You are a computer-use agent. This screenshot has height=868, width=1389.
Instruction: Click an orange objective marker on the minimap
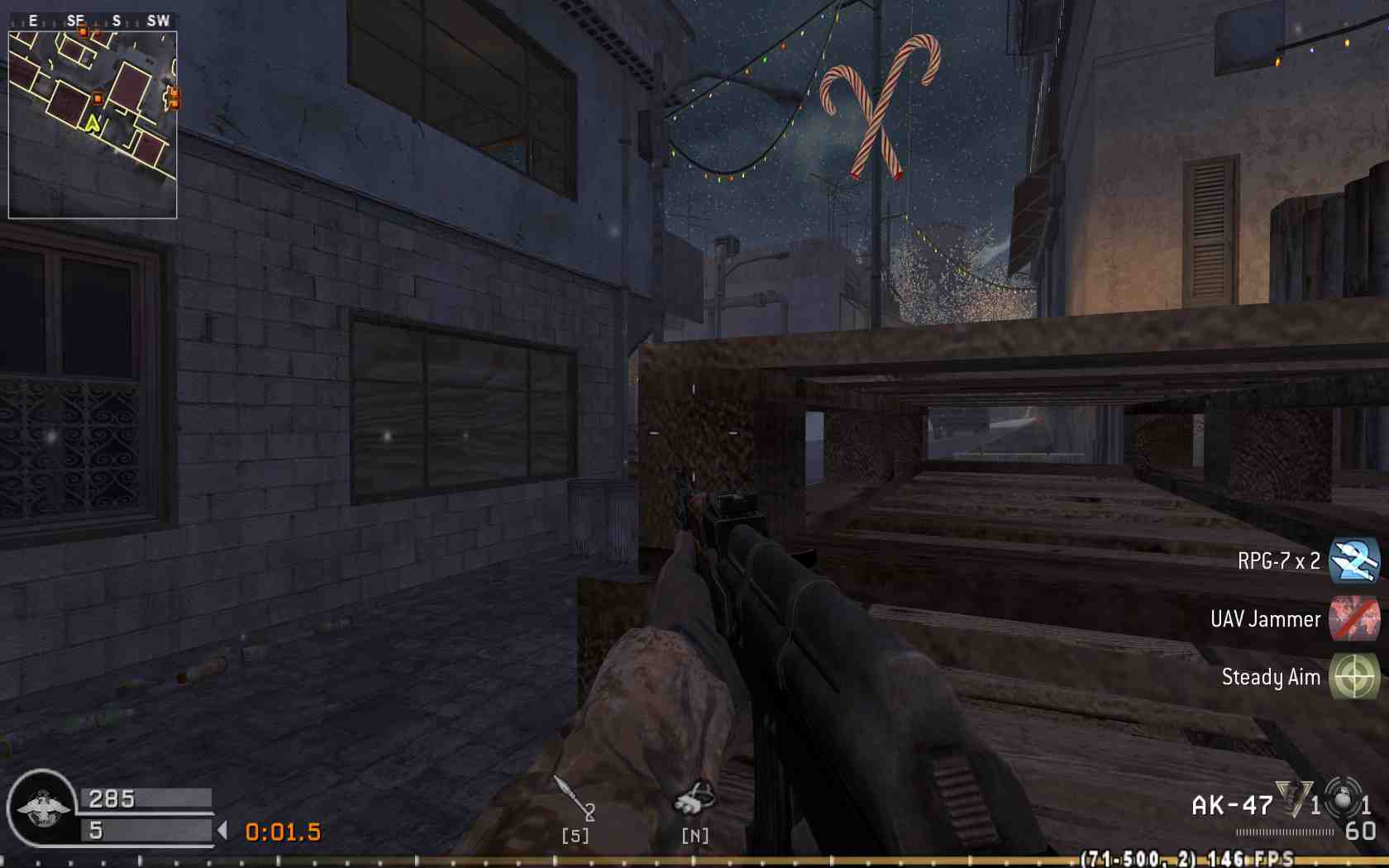98,97
